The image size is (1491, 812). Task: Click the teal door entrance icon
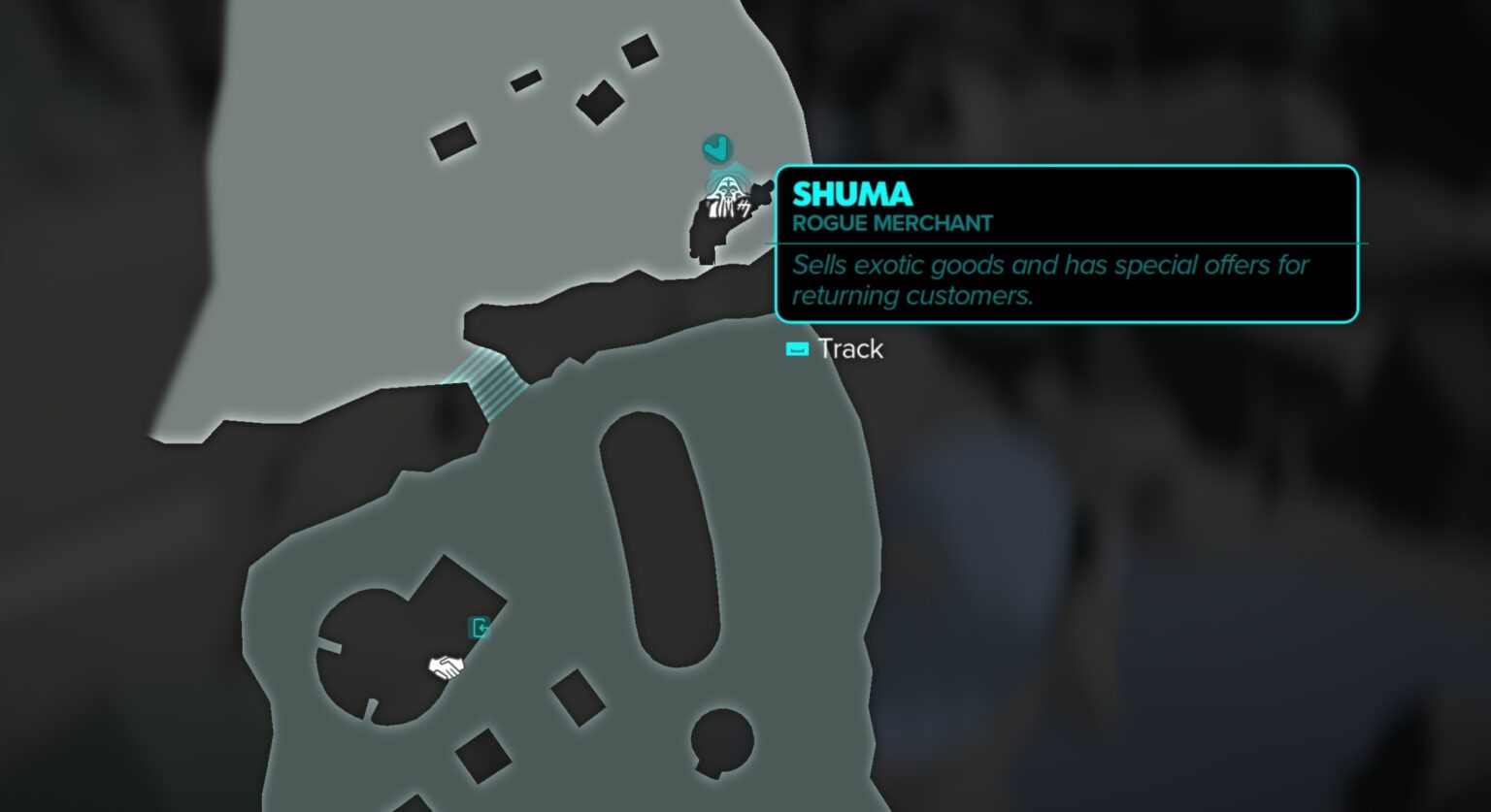click(480, 628)
